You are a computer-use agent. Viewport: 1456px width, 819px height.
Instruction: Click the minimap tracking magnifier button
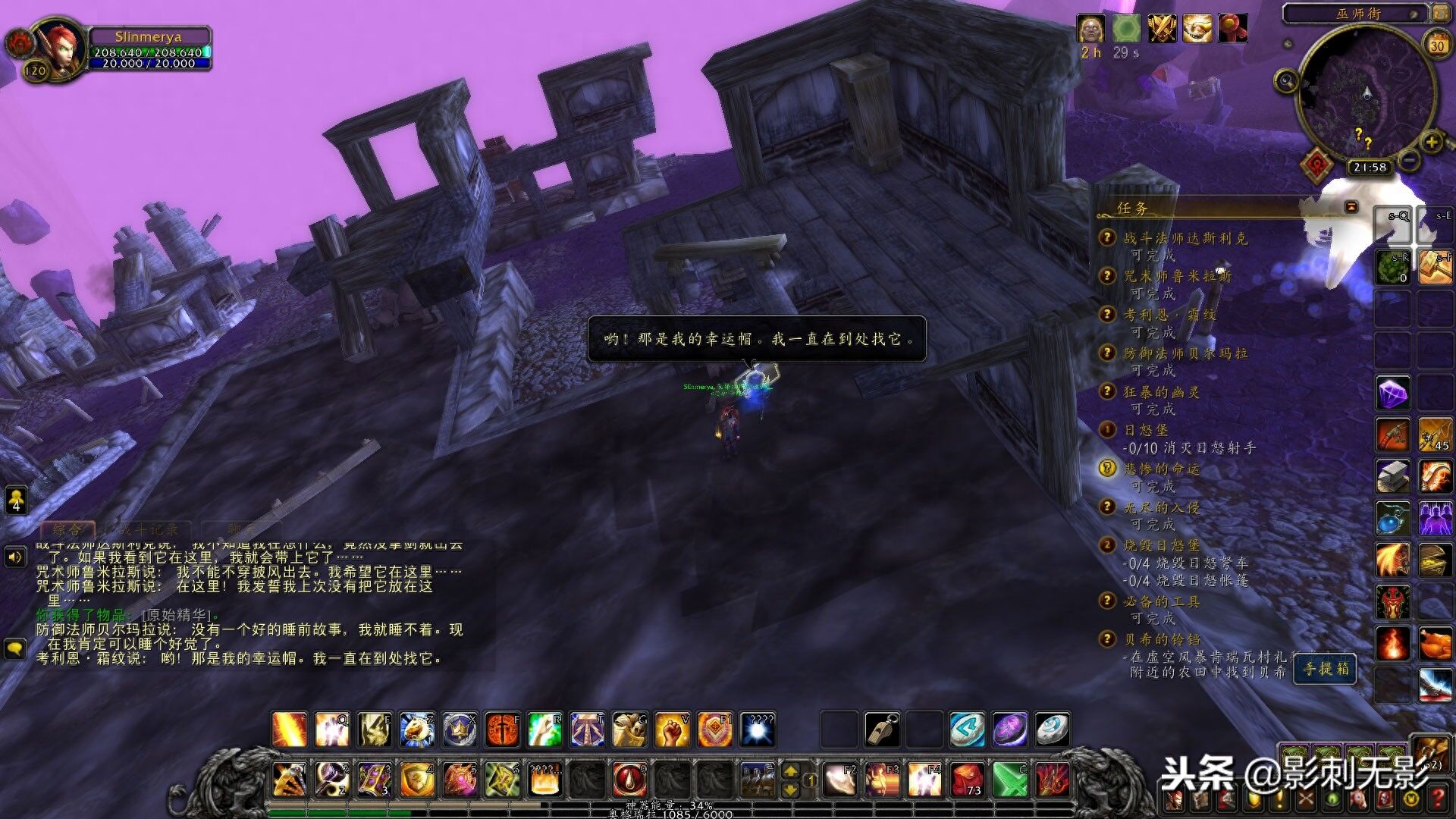coord(1286,80)
